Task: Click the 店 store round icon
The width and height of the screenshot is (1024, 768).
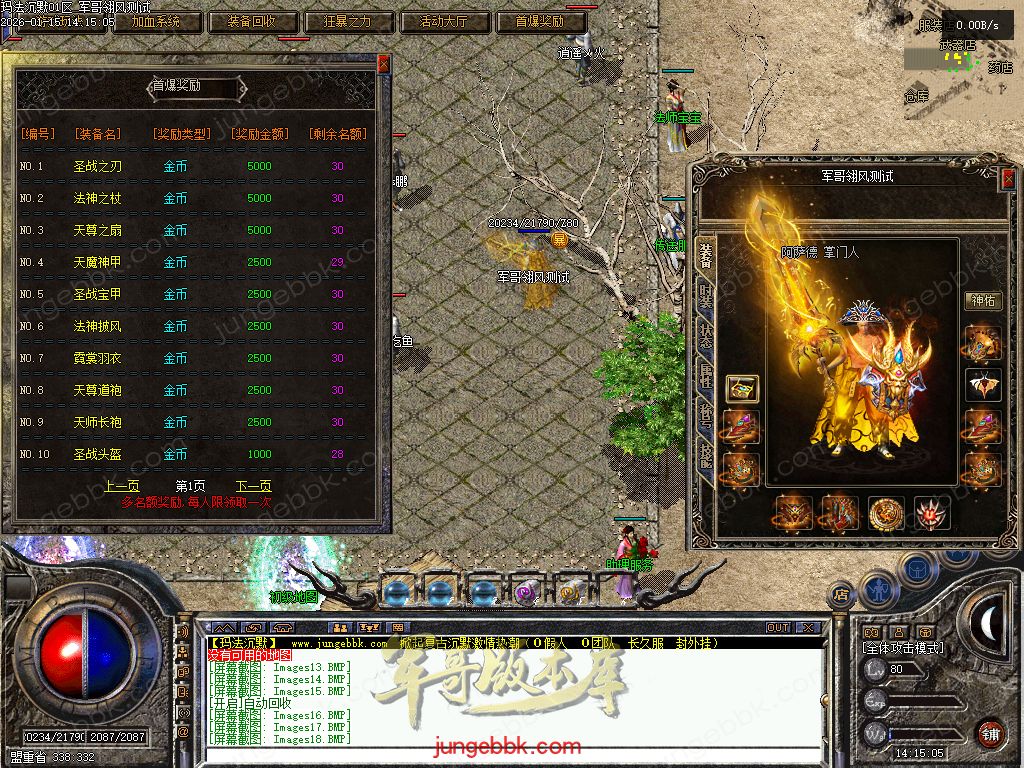Action: [841, 595]
